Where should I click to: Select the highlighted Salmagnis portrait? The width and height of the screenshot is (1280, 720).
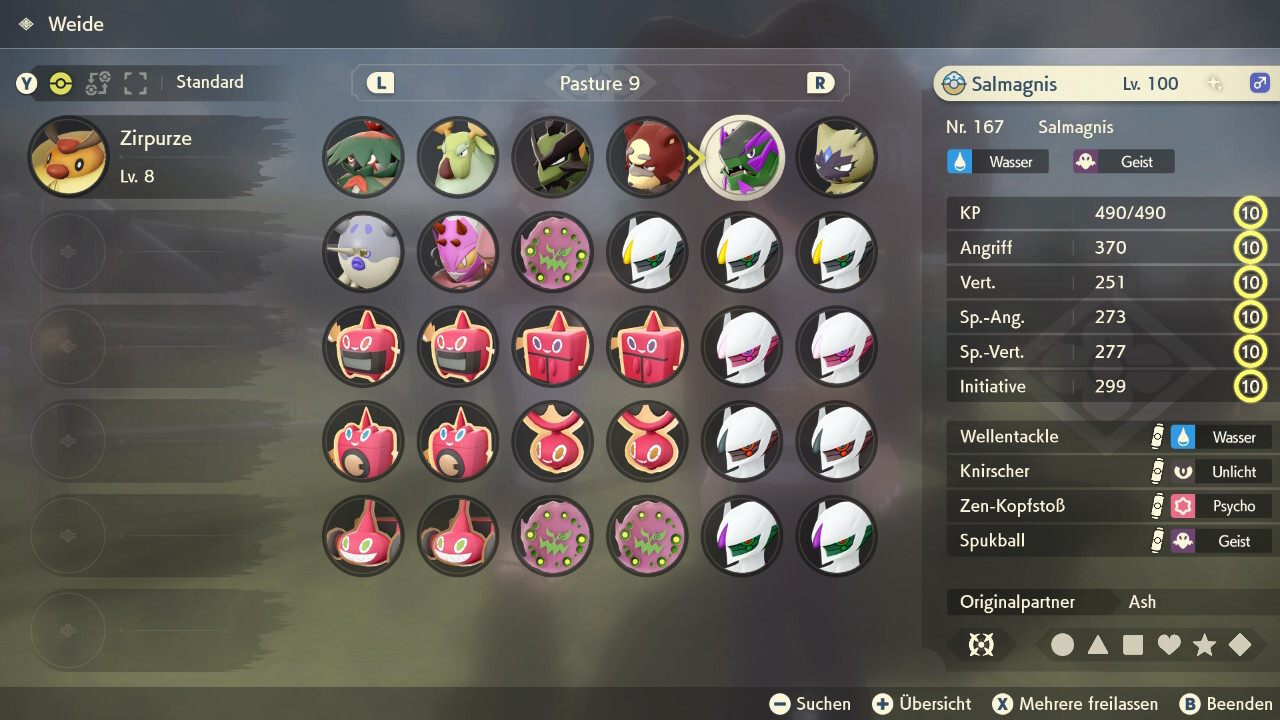click(x=742, y=158)
